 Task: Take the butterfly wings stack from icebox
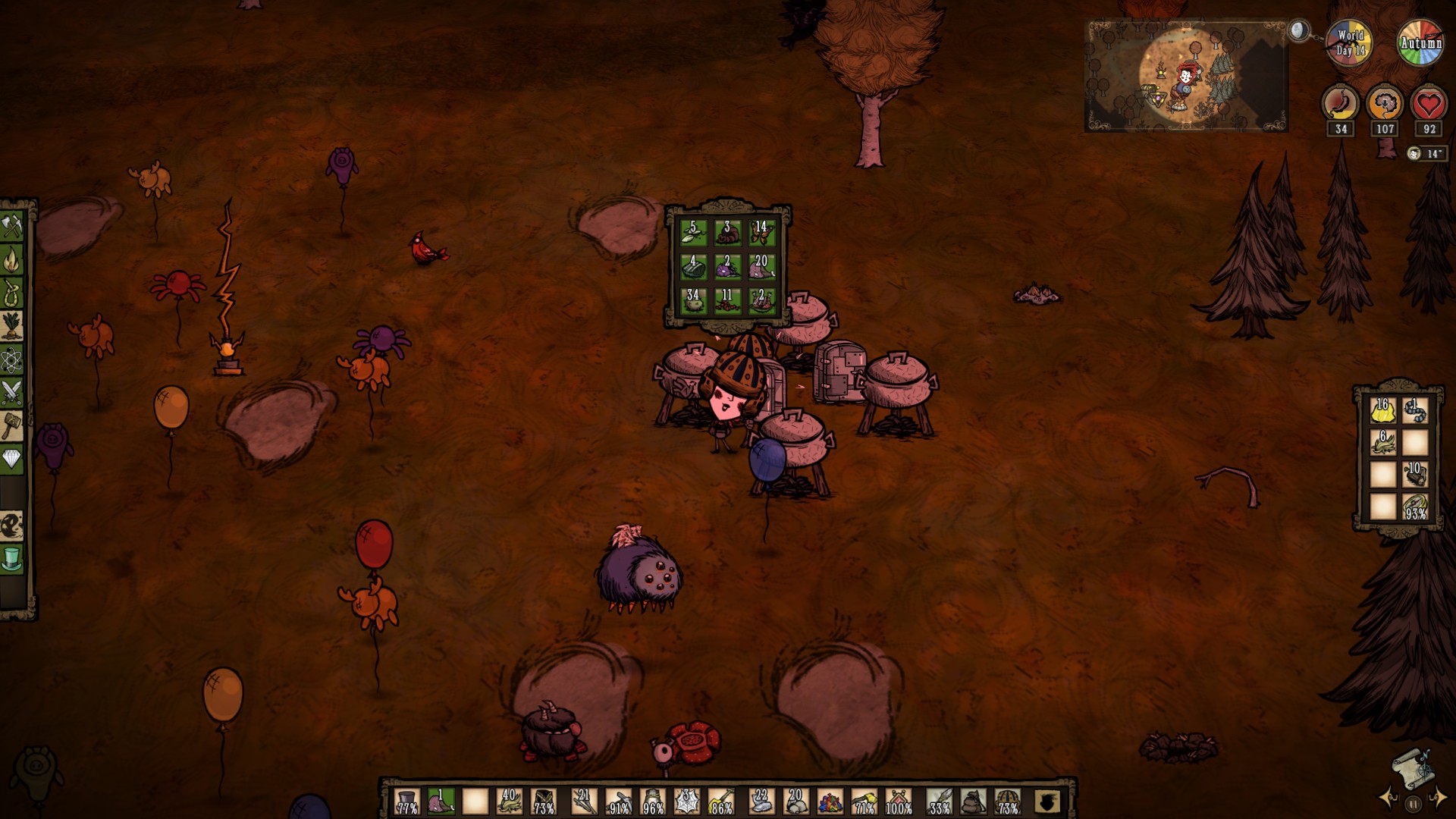coord(761,233)
